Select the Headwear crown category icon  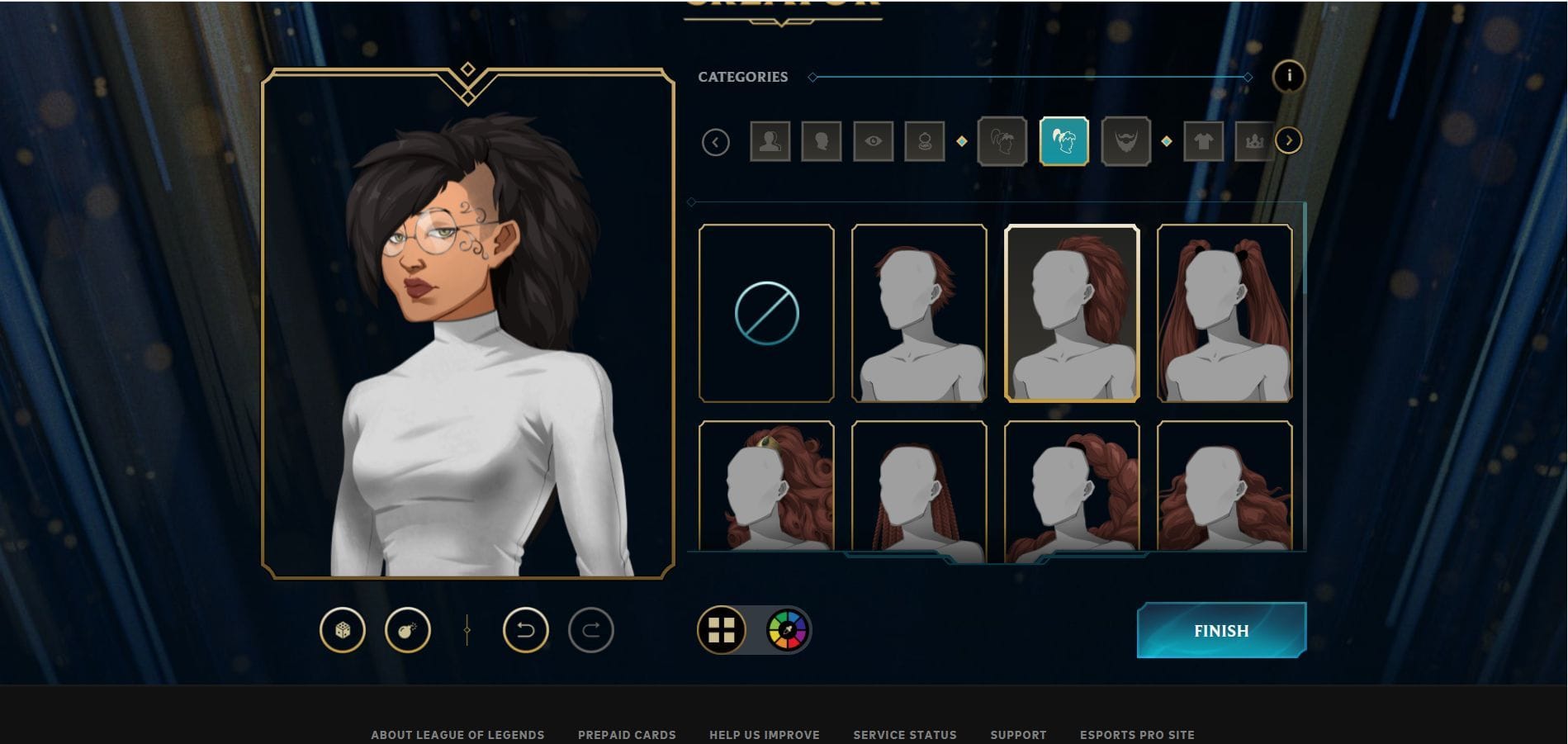[1257, 140]
